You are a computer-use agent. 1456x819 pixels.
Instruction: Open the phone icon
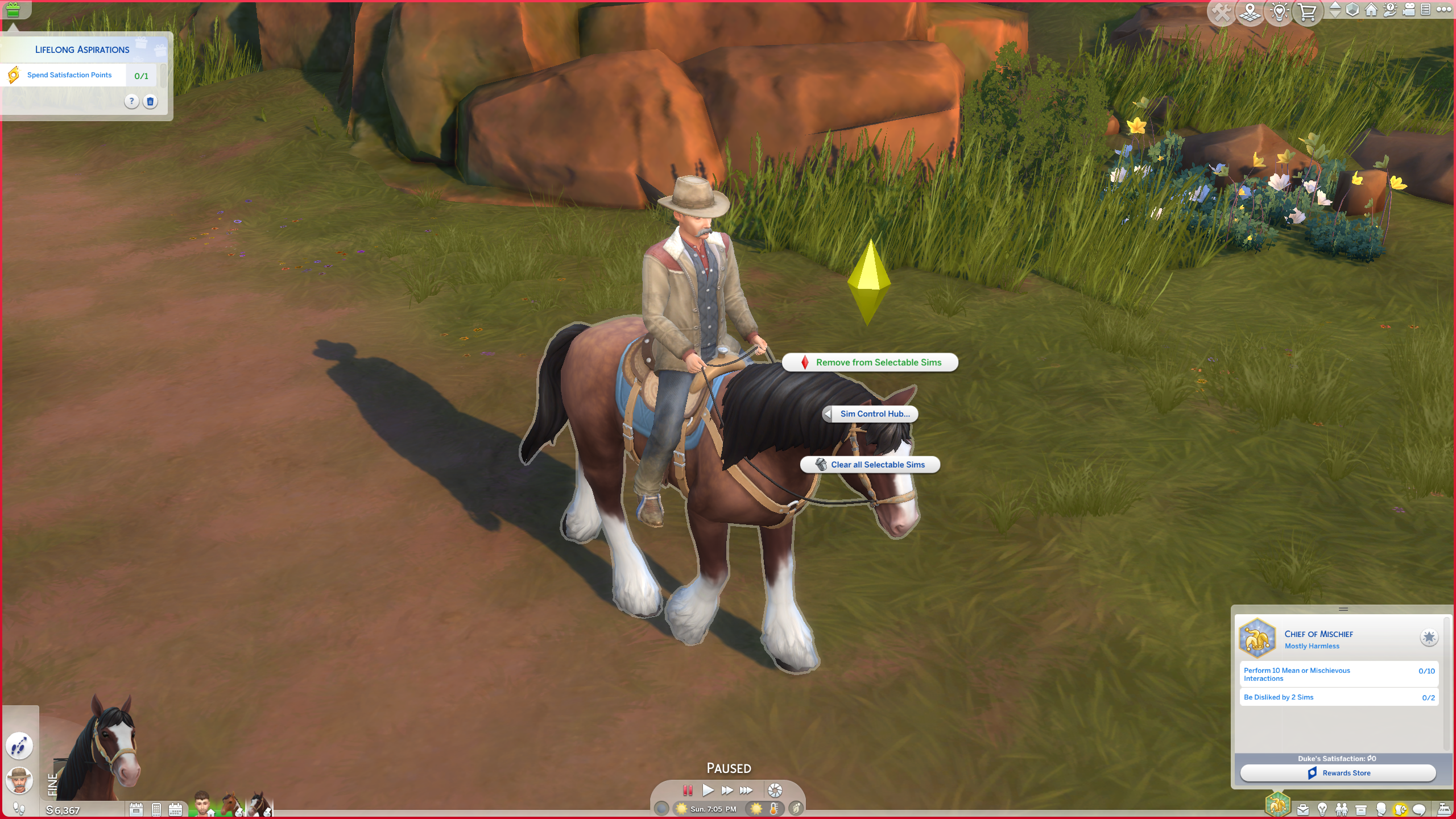coord(156,809)
